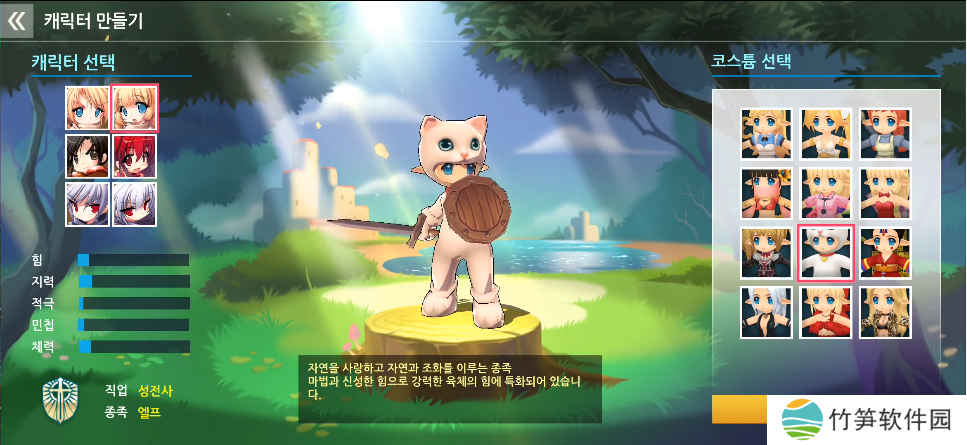Choose the blue maid dress costume
This screenshot has height=445, width=967.
point(766,134)
